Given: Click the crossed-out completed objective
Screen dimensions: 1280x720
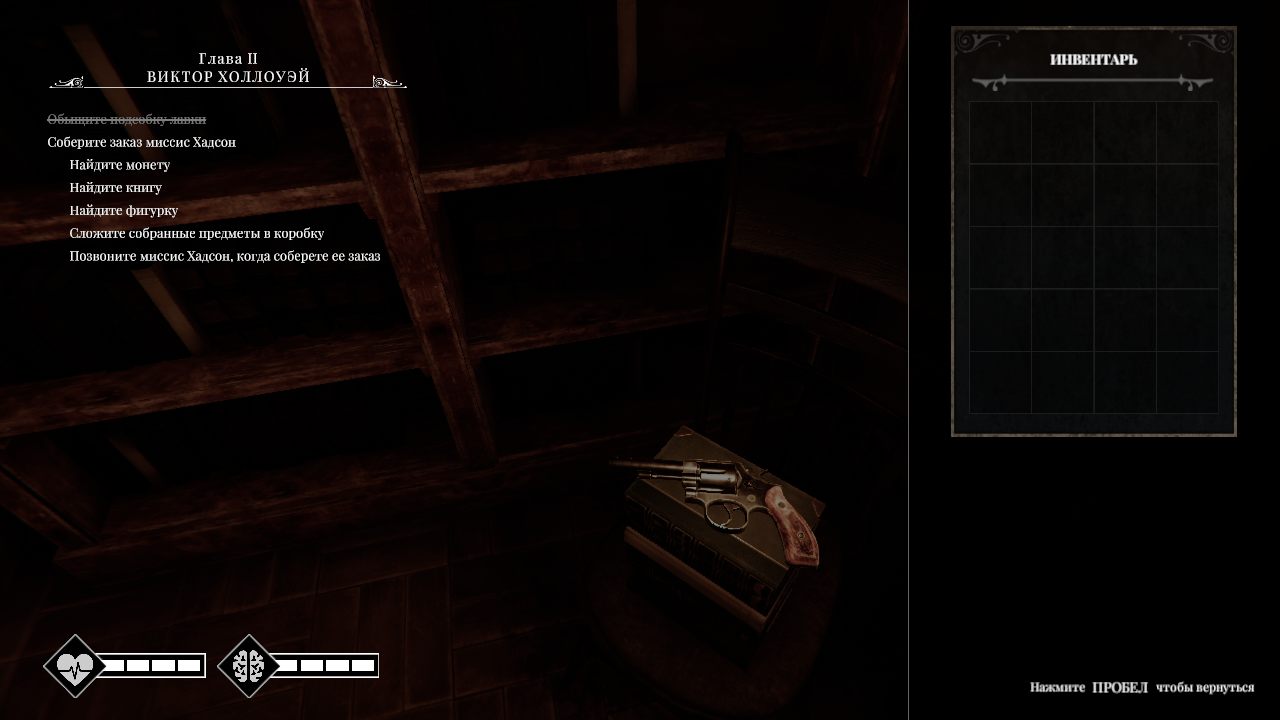Looking at the screenshot, I should pyautogui.click(x=126, y=120).
